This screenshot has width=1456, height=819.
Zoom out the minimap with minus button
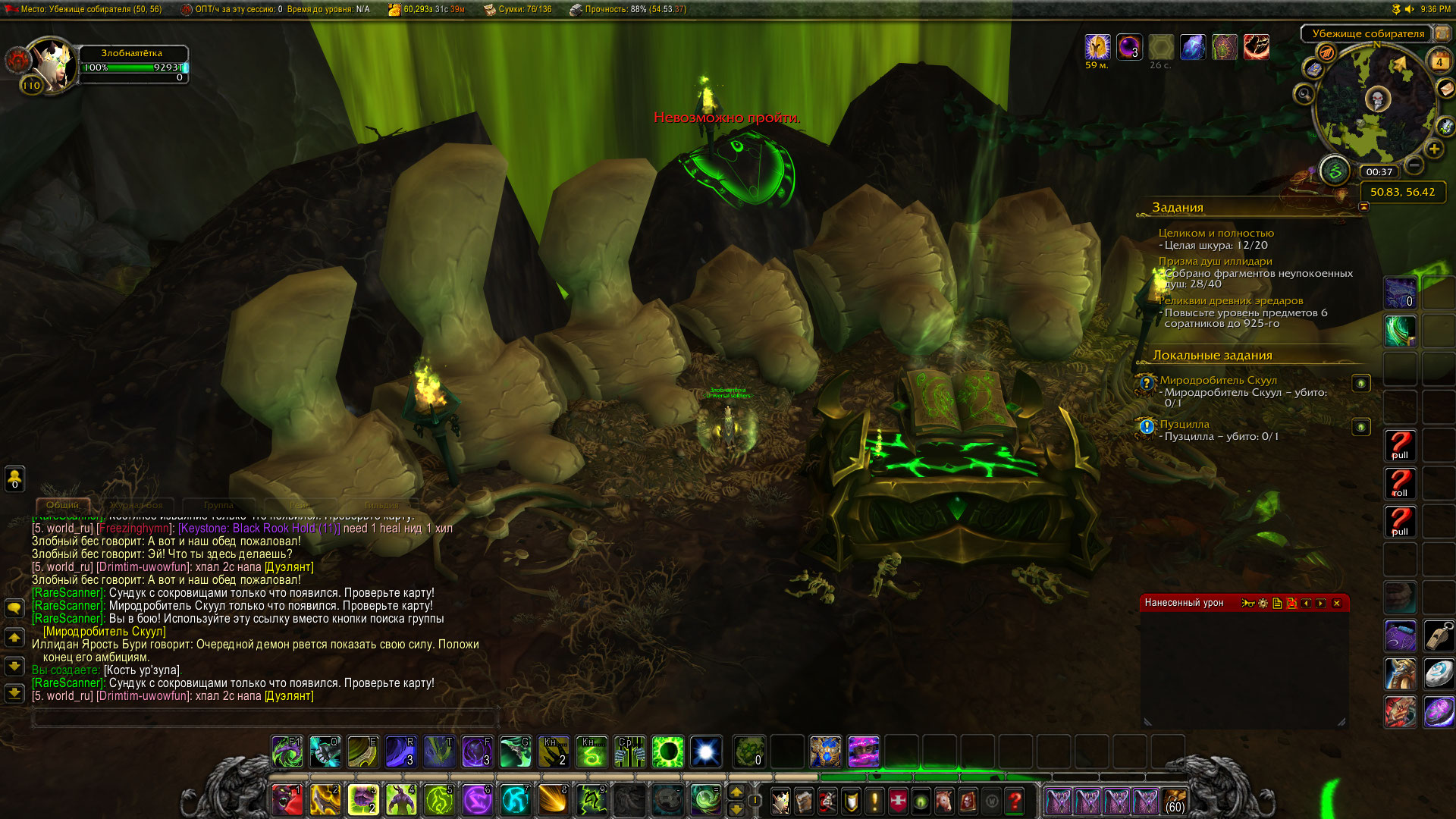point(1414,165)
